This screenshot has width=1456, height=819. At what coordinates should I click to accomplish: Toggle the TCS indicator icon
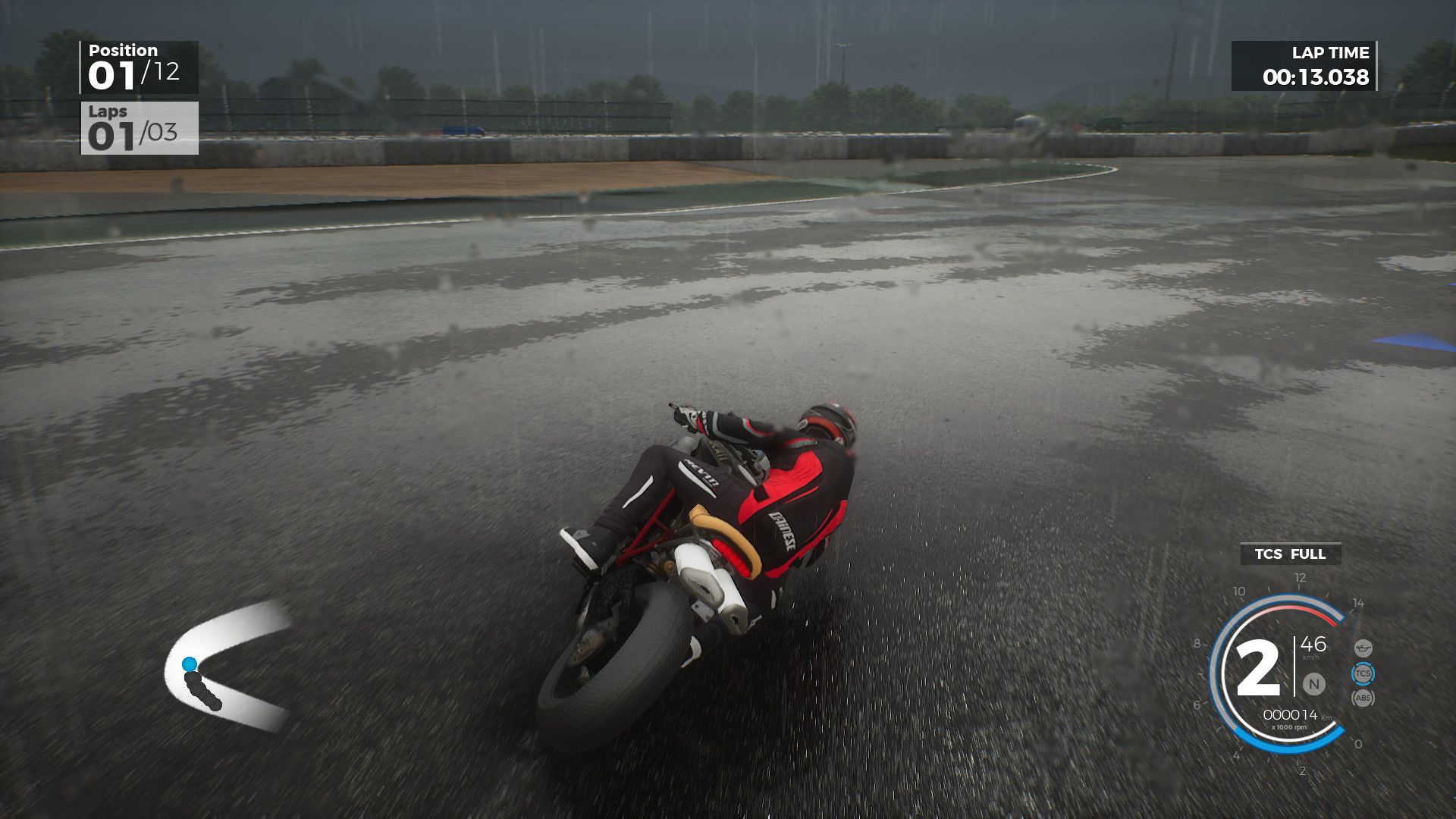click(1363, 673)
